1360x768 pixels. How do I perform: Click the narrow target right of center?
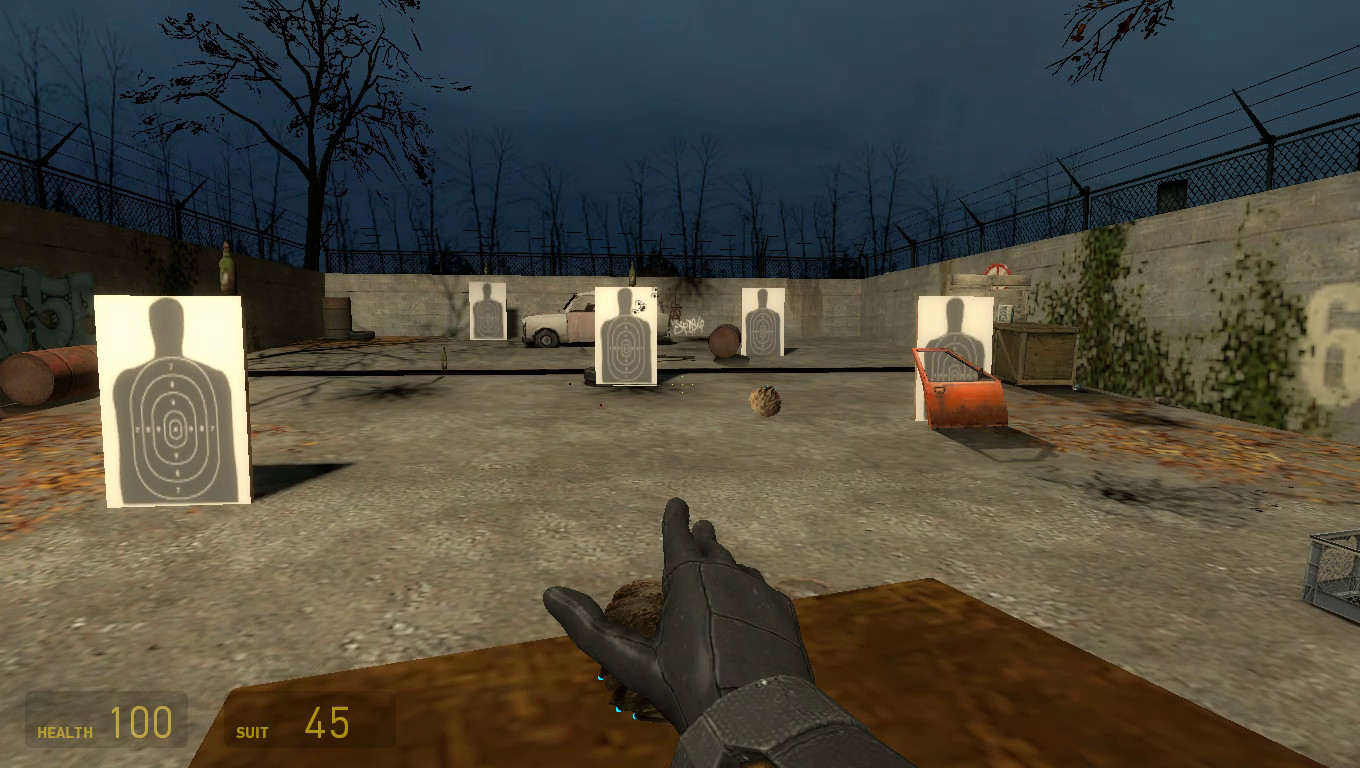click(x=765, y=322)
